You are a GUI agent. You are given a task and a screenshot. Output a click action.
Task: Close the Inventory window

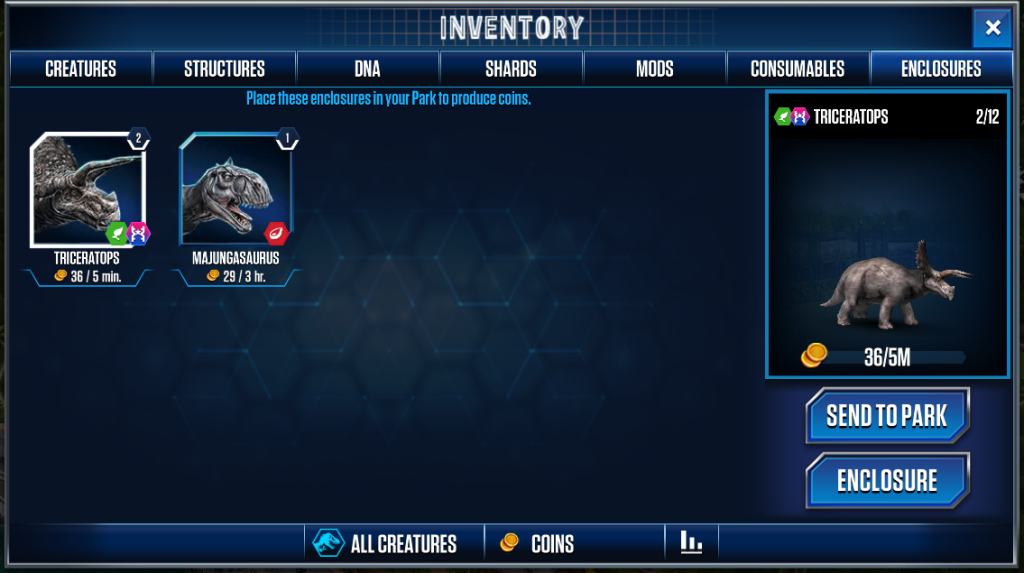pos(992,28)
